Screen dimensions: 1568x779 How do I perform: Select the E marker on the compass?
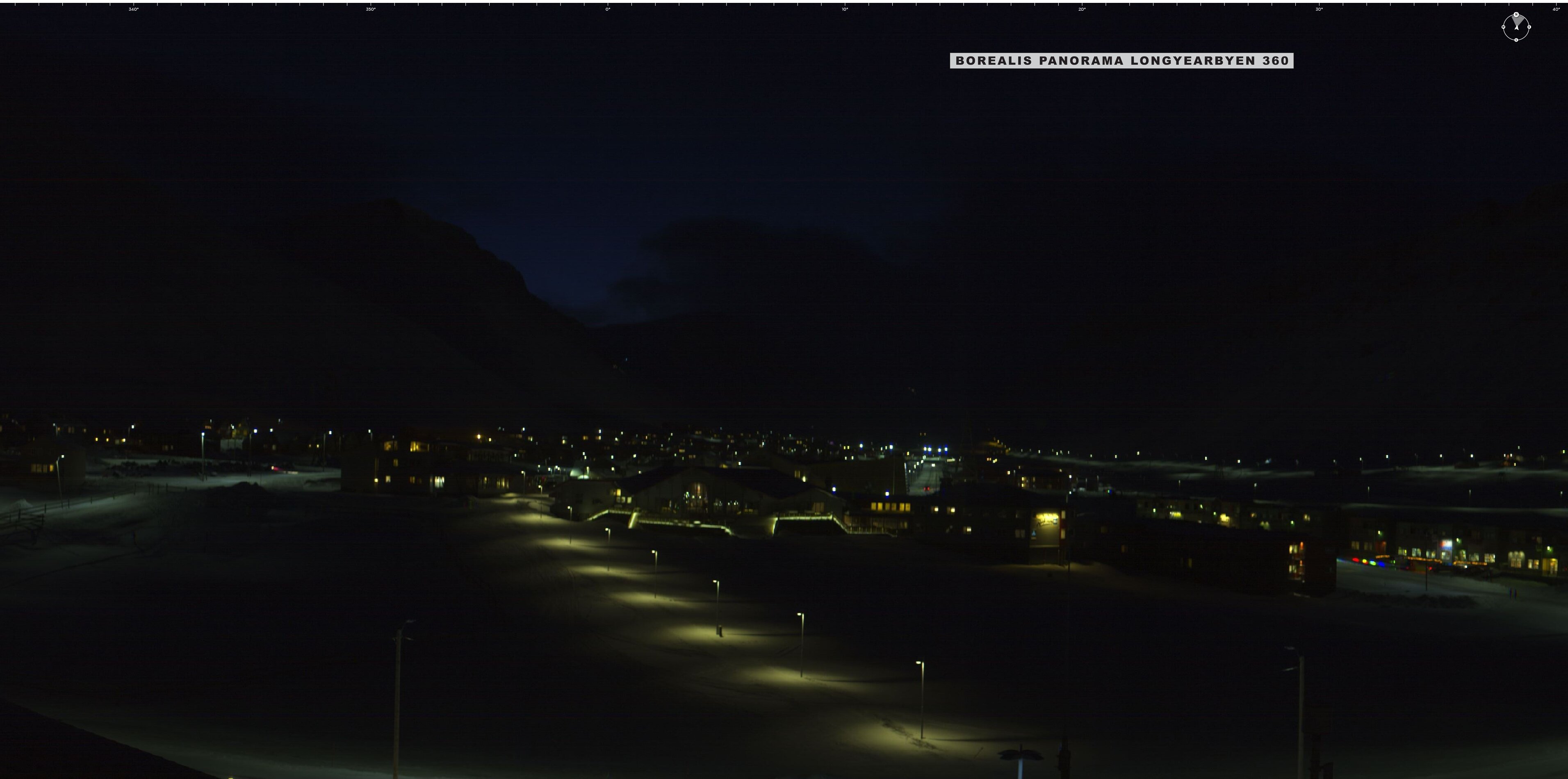tap(1529, 27)
